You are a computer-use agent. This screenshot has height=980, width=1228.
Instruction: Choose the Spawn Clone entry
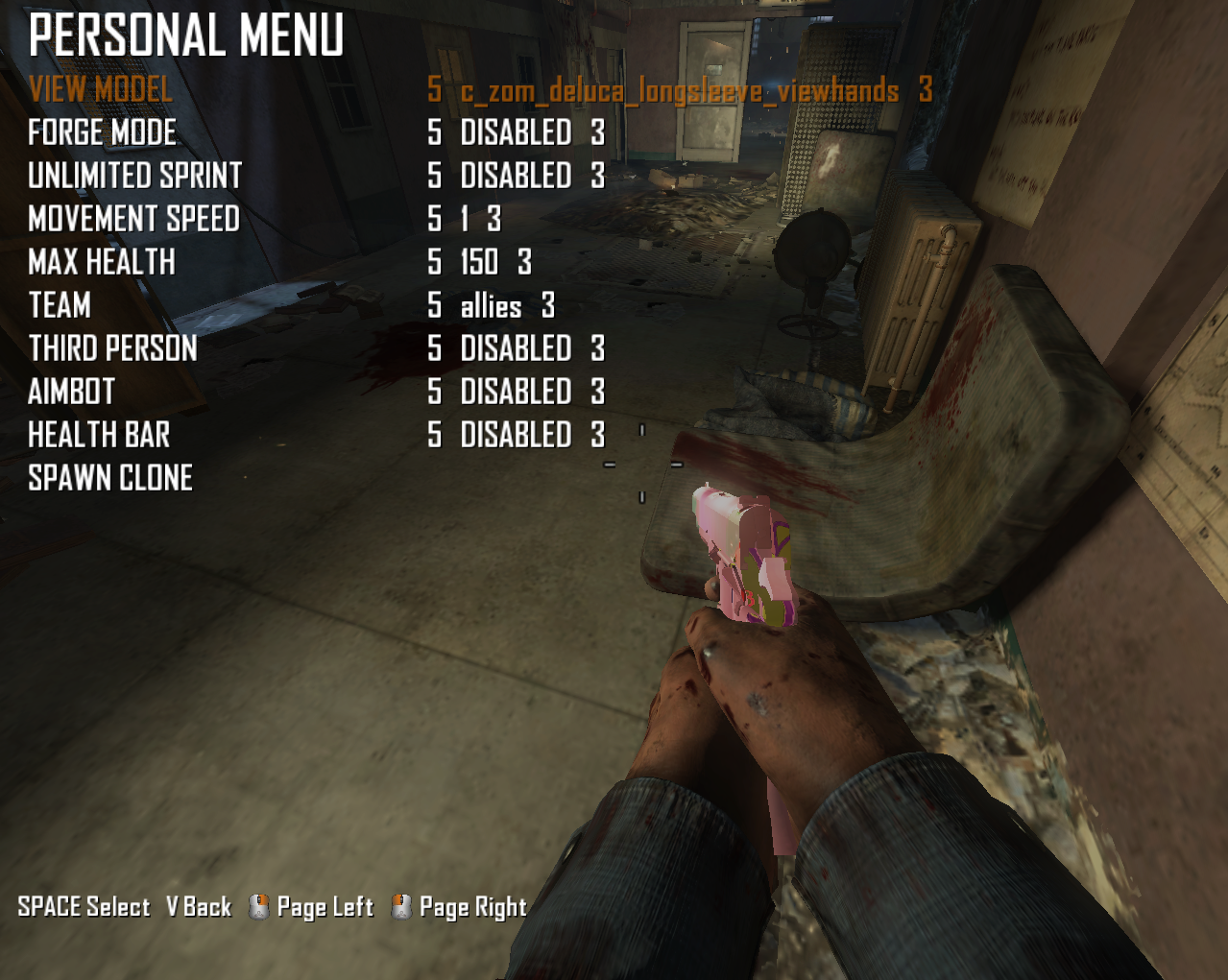(x=110, y=479)
